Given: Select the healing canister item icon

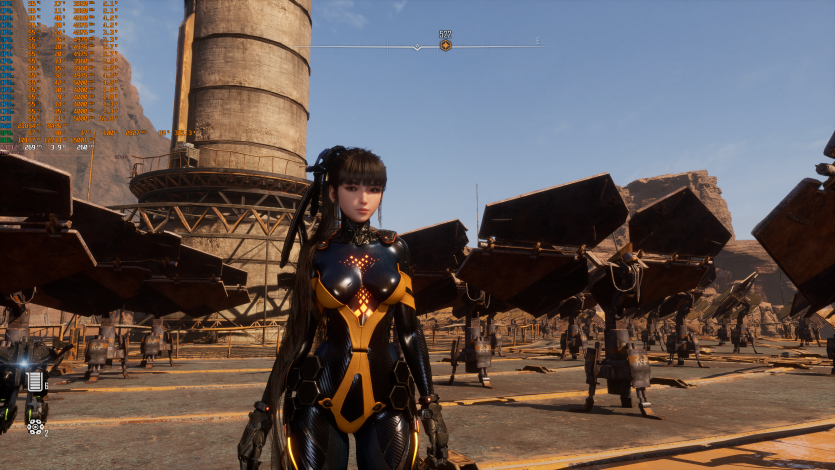Looking at the screenshot, I should point(36,381).
